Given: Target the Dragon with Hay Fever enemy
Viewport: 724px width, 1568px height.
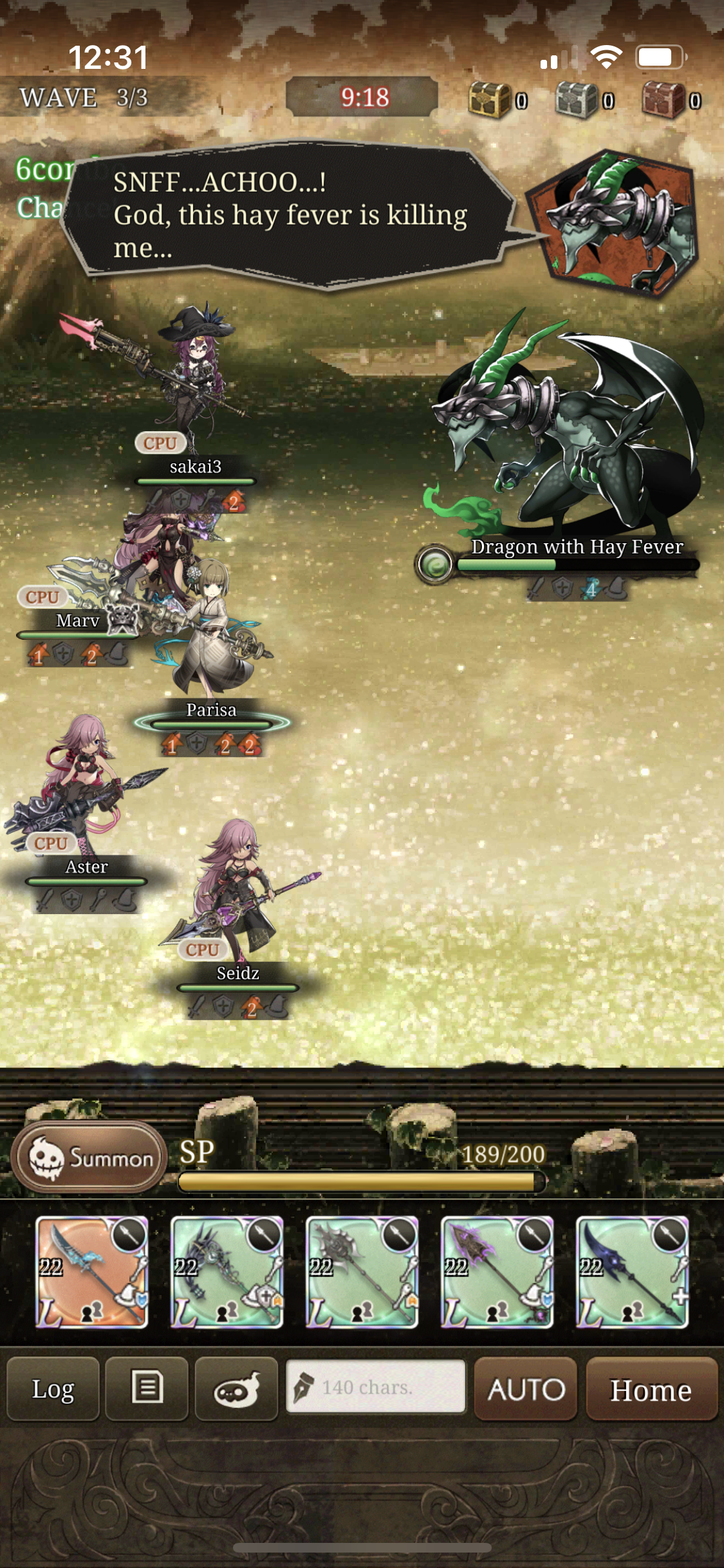Looking at the screenshot, I should pos(566,438).
